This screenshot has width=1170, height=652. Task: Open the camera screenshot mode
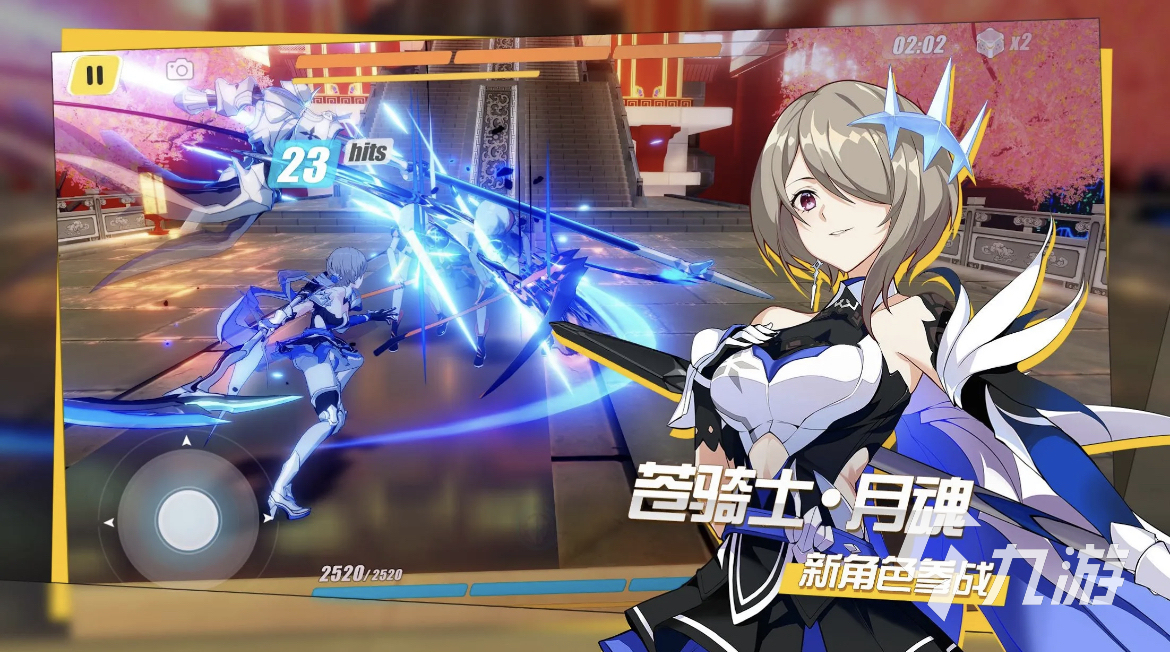180,69
